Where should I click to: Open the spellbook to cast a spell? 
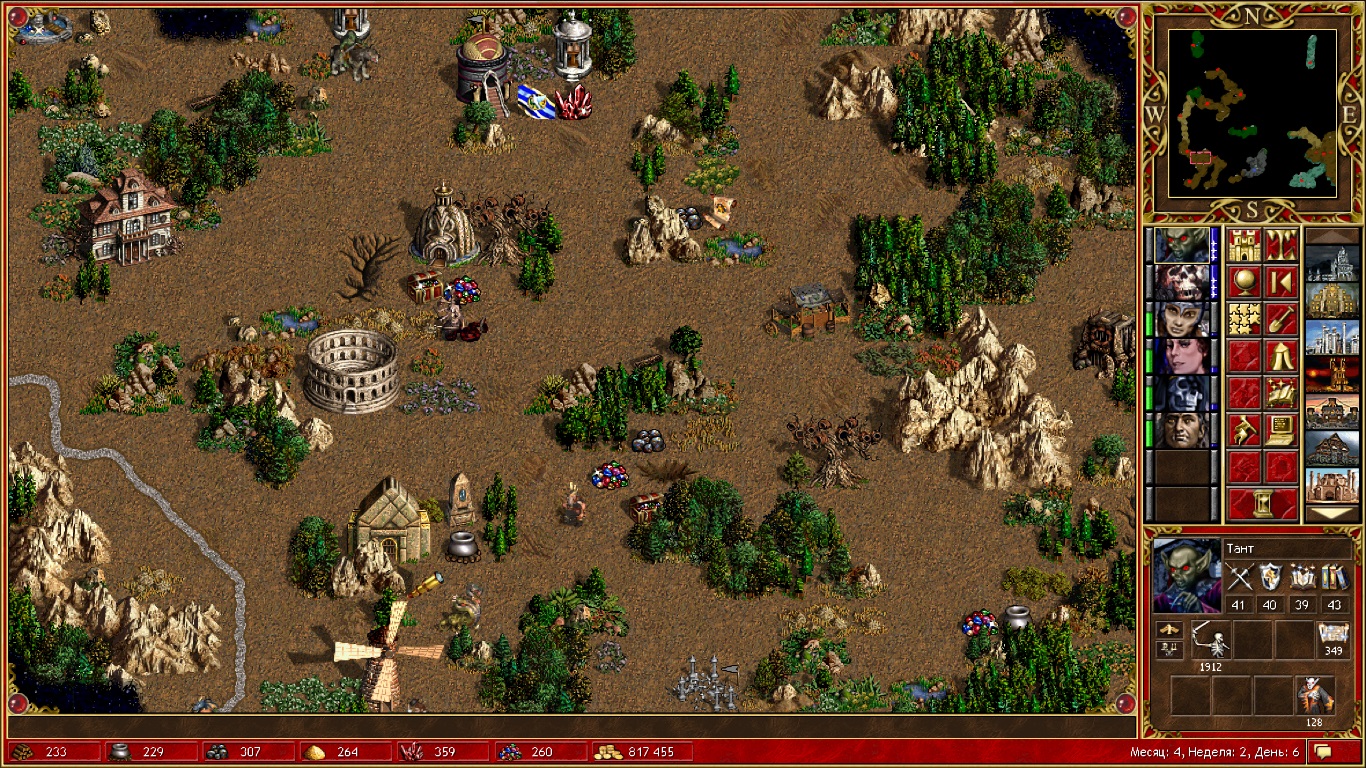(x=1281, y=393)
